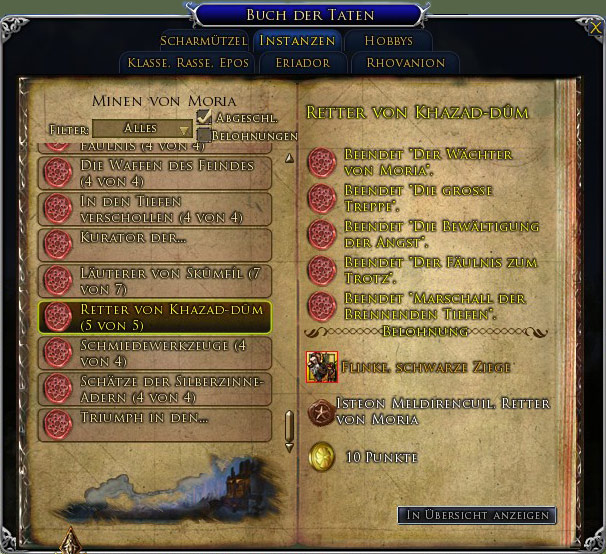606x554 pixels.
Task: Open the Hobbys tab
Action: (389, 41)
